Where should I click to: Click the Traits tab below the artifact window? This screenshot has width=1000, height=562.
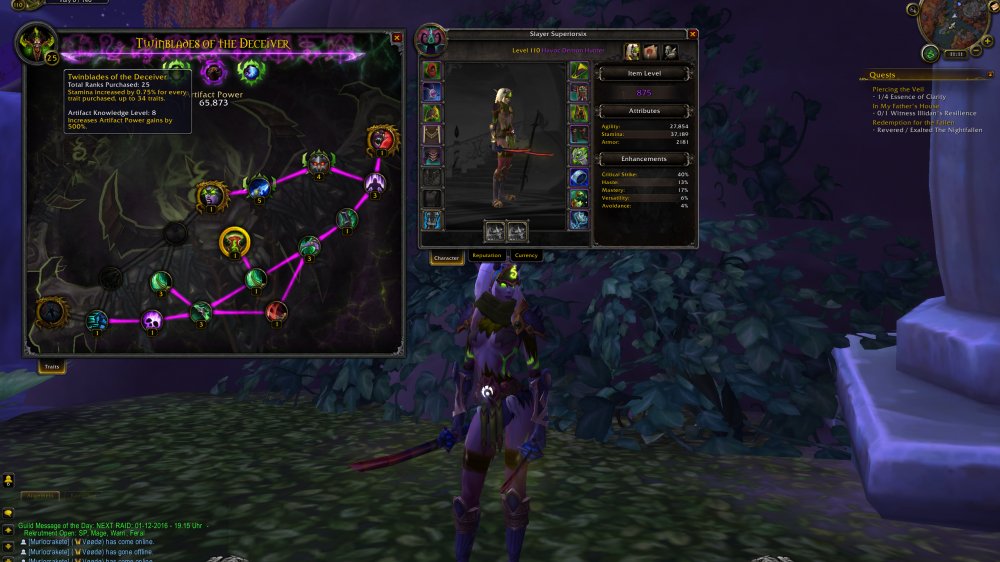coord(50,367)
